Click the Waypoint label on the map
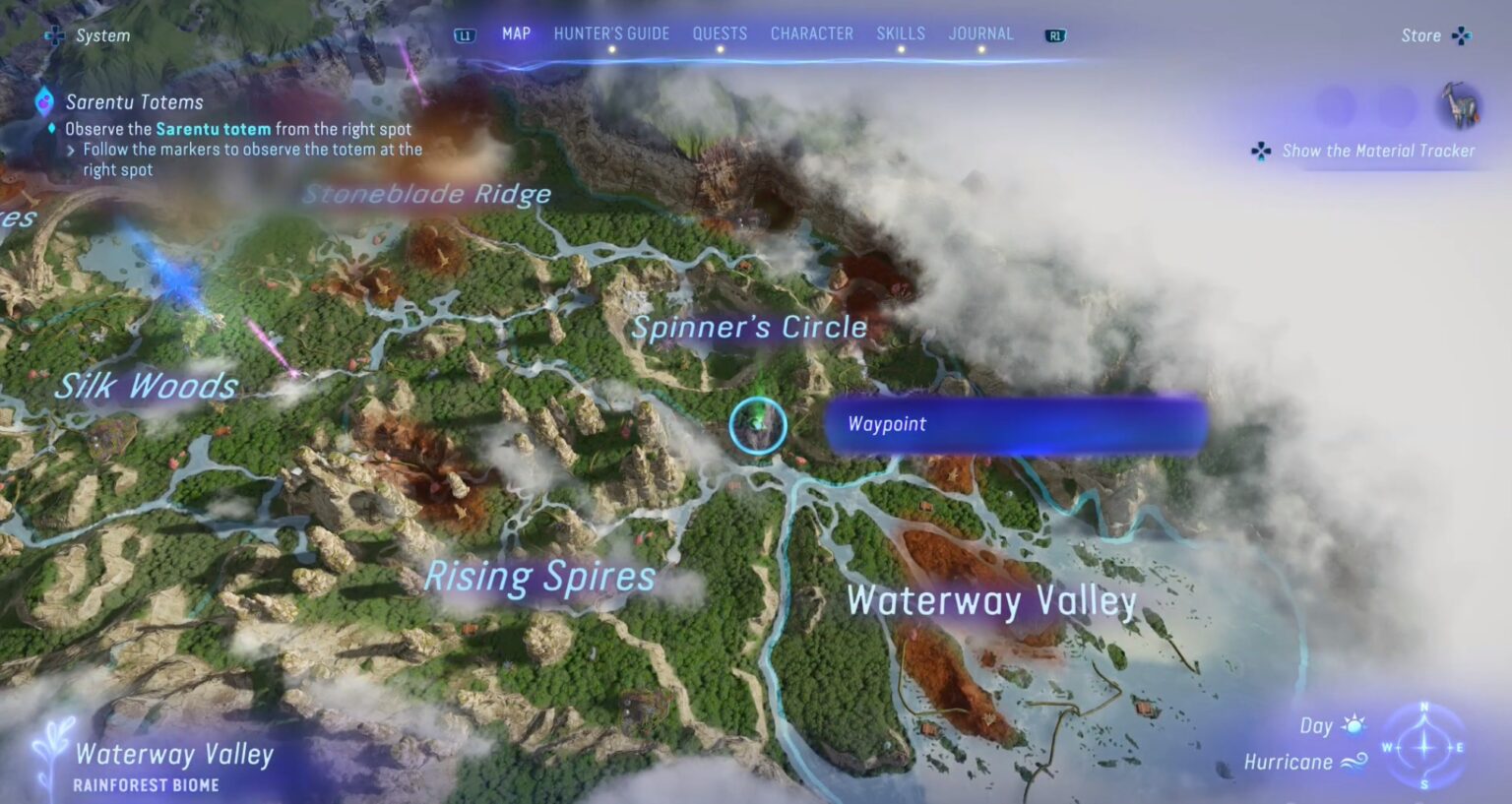This screenshot has height=804, width=1512. pyautogui.click(x=886, y=424)
